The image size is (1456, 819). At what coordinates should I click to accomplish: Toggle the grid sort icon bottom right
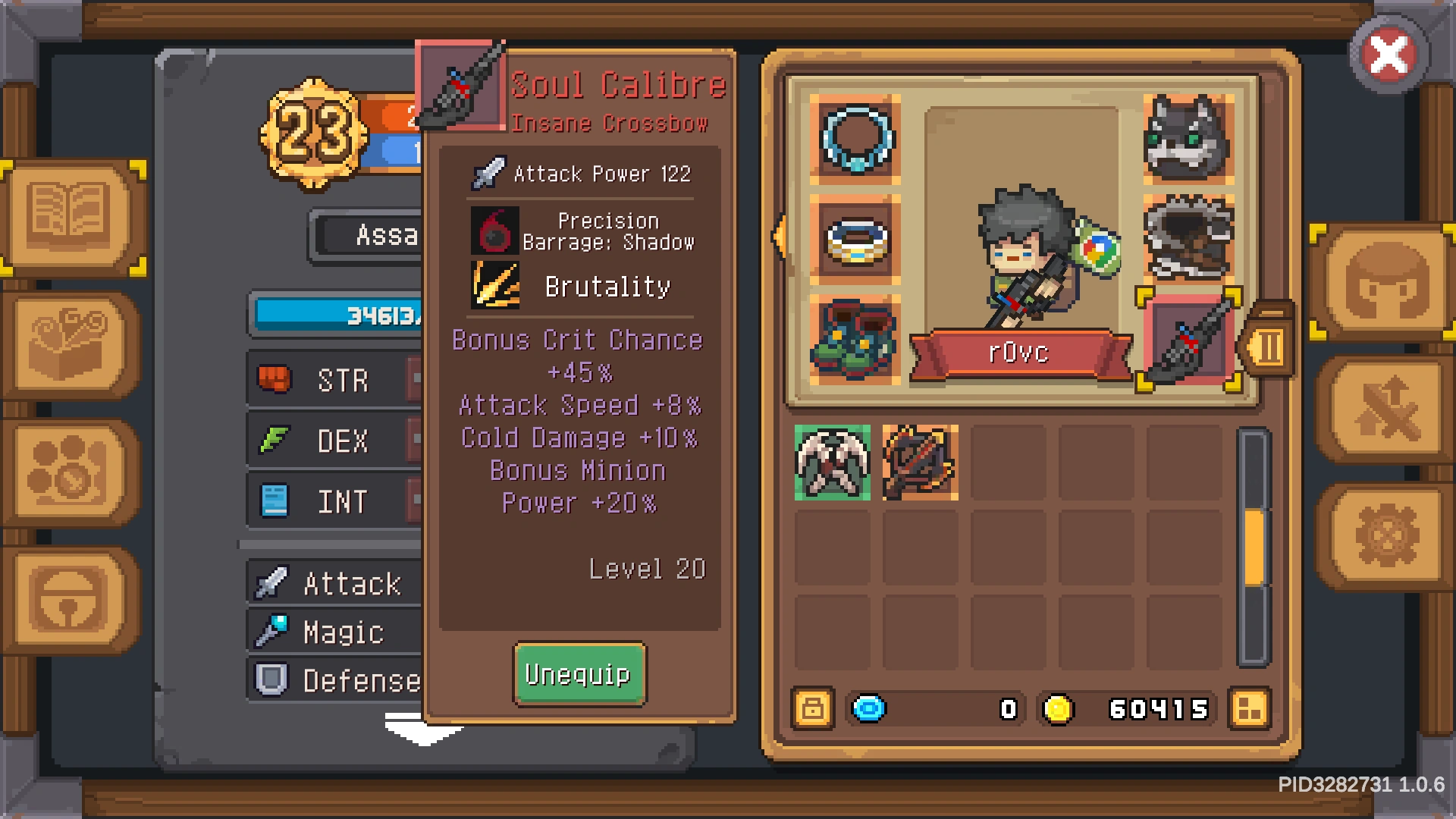tap(1249, 709)
